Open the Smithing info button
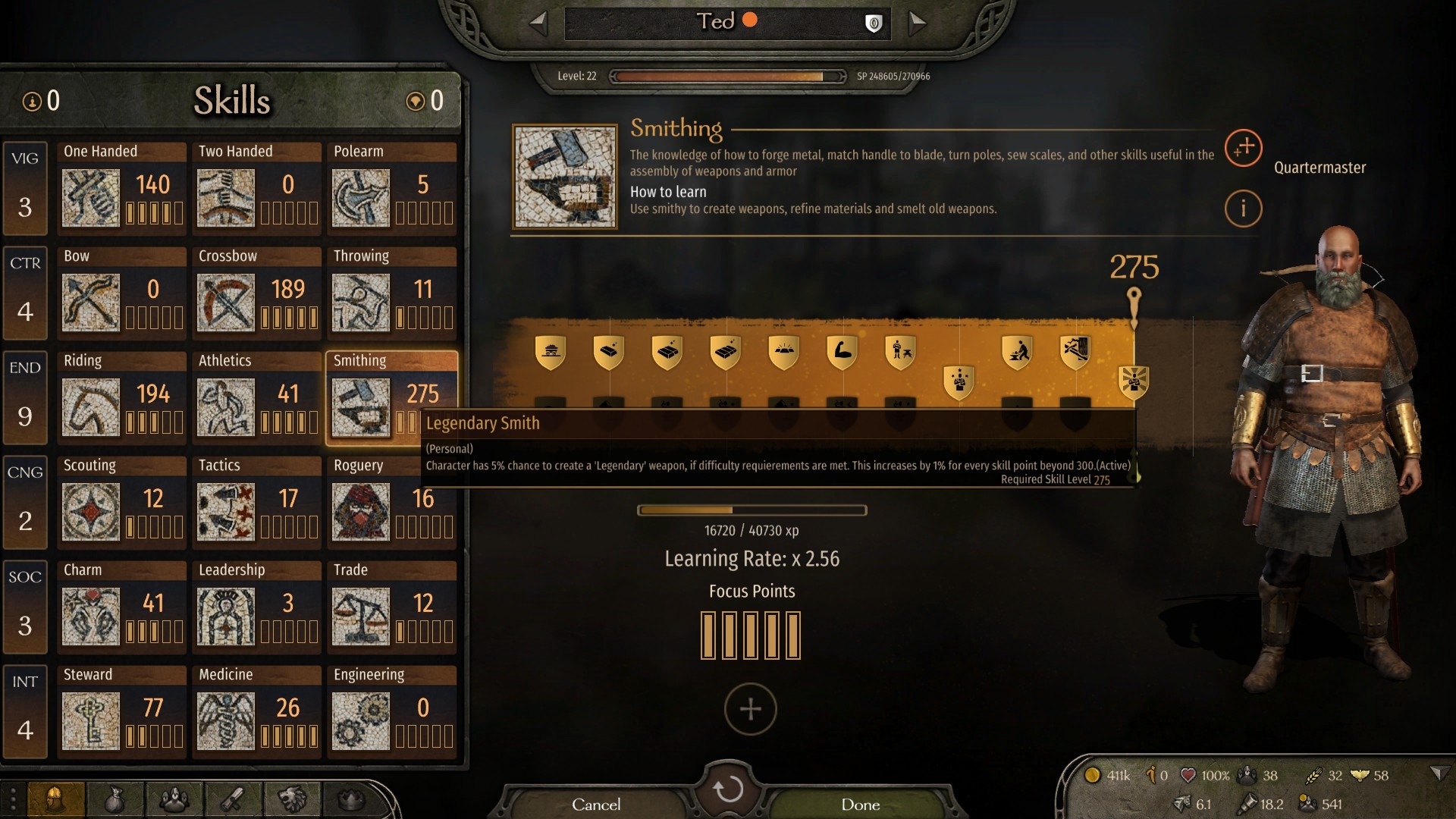This screenshot has width=1456, height=819. point(1243,209)
